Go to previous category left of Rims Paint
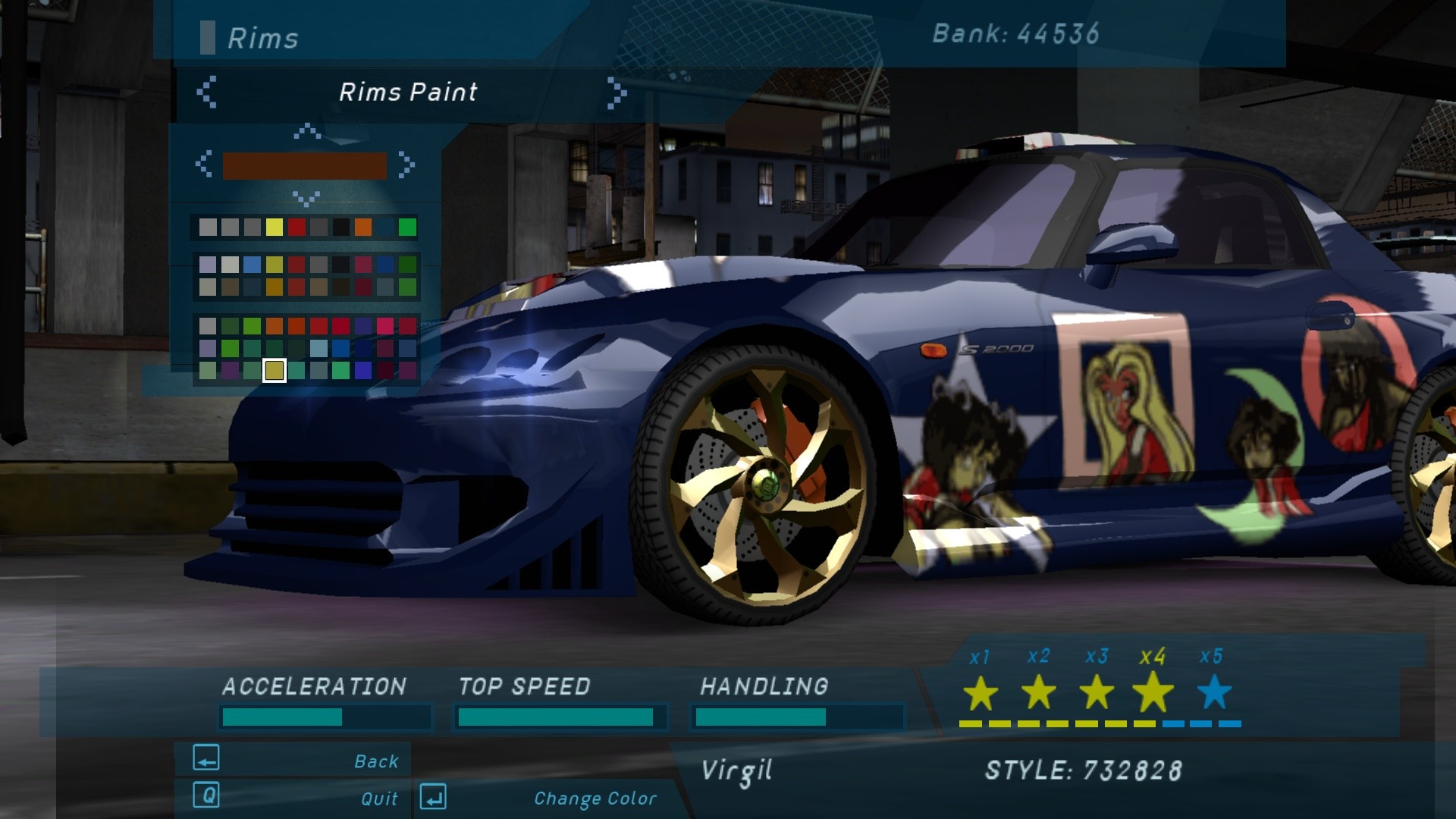Screen dimensions: 1456x819 pyautogui.click(x=206, y=93)
